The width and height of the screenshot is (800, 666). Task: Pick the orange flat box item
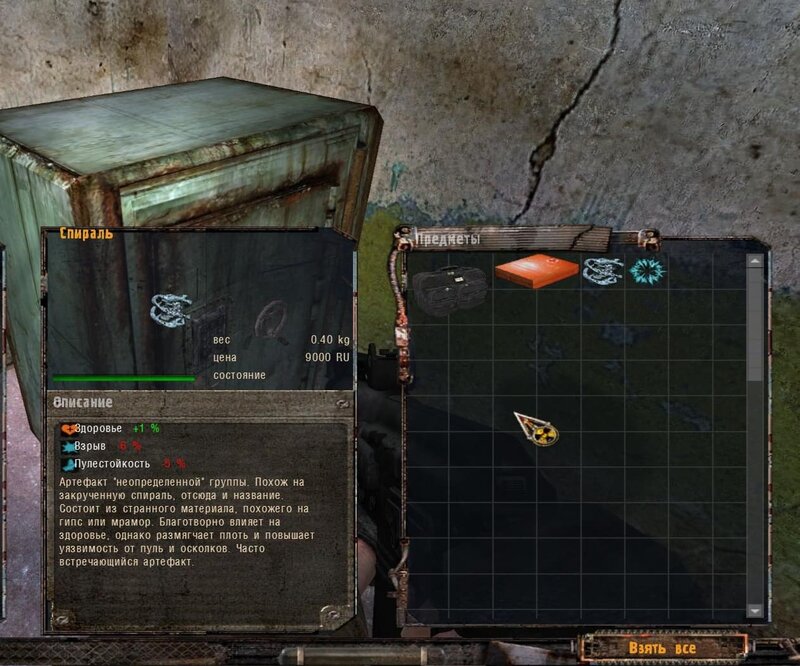pyautogui.click(x=536, y=270)
